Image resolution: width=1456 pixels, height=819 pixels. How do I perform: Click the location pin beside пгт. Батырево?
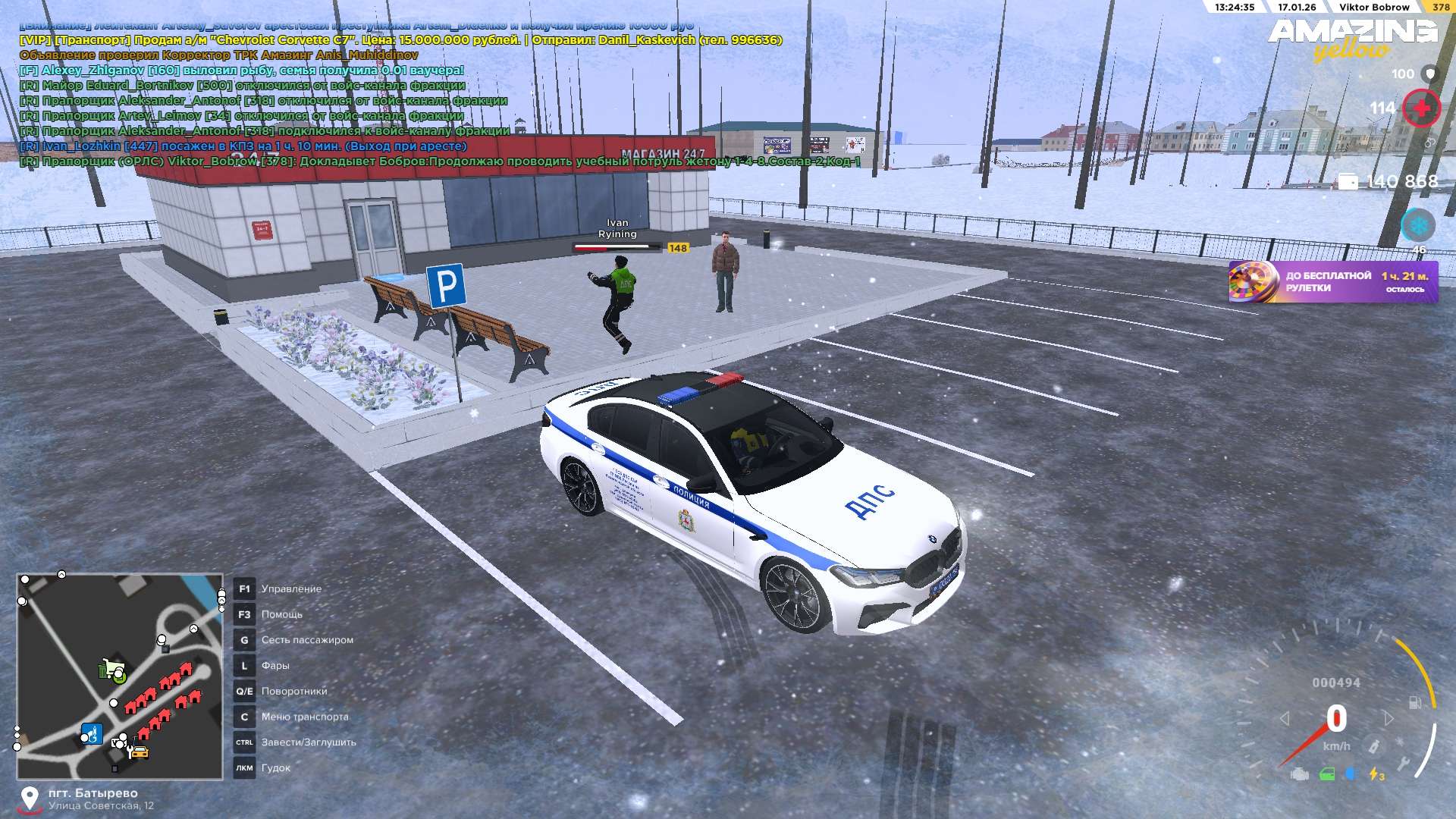pos(30,798)
